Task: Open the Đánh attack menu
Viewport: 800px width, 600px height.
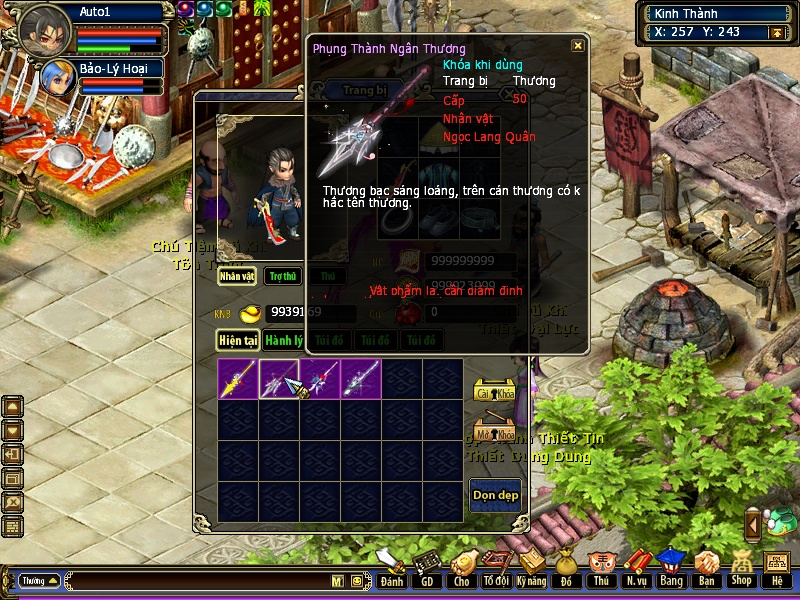Action: pos(392,571)
